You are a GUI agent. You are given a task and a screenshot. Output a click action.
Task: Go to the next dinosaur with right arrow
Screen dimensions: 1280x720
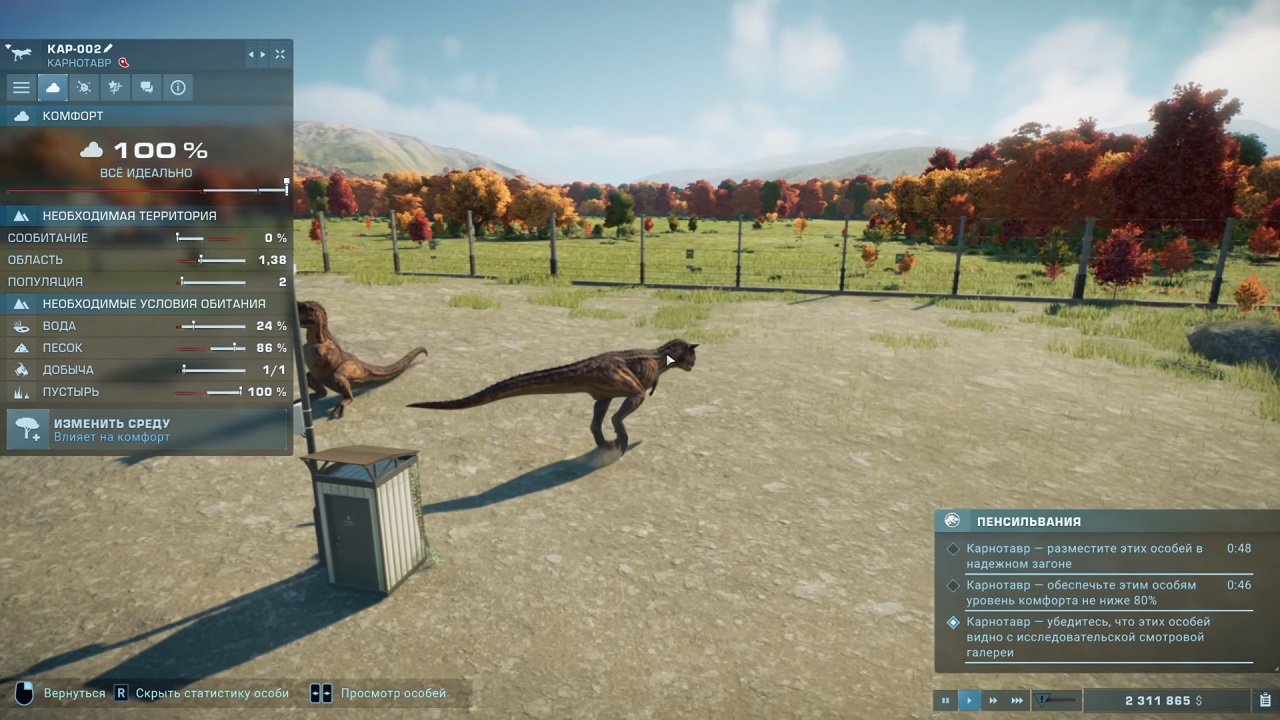(x=263, y=54)
